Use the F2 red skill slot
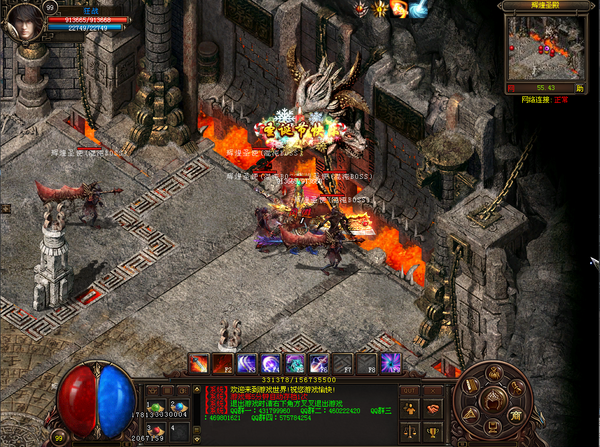The image size is (600, 447). (223, 364)
